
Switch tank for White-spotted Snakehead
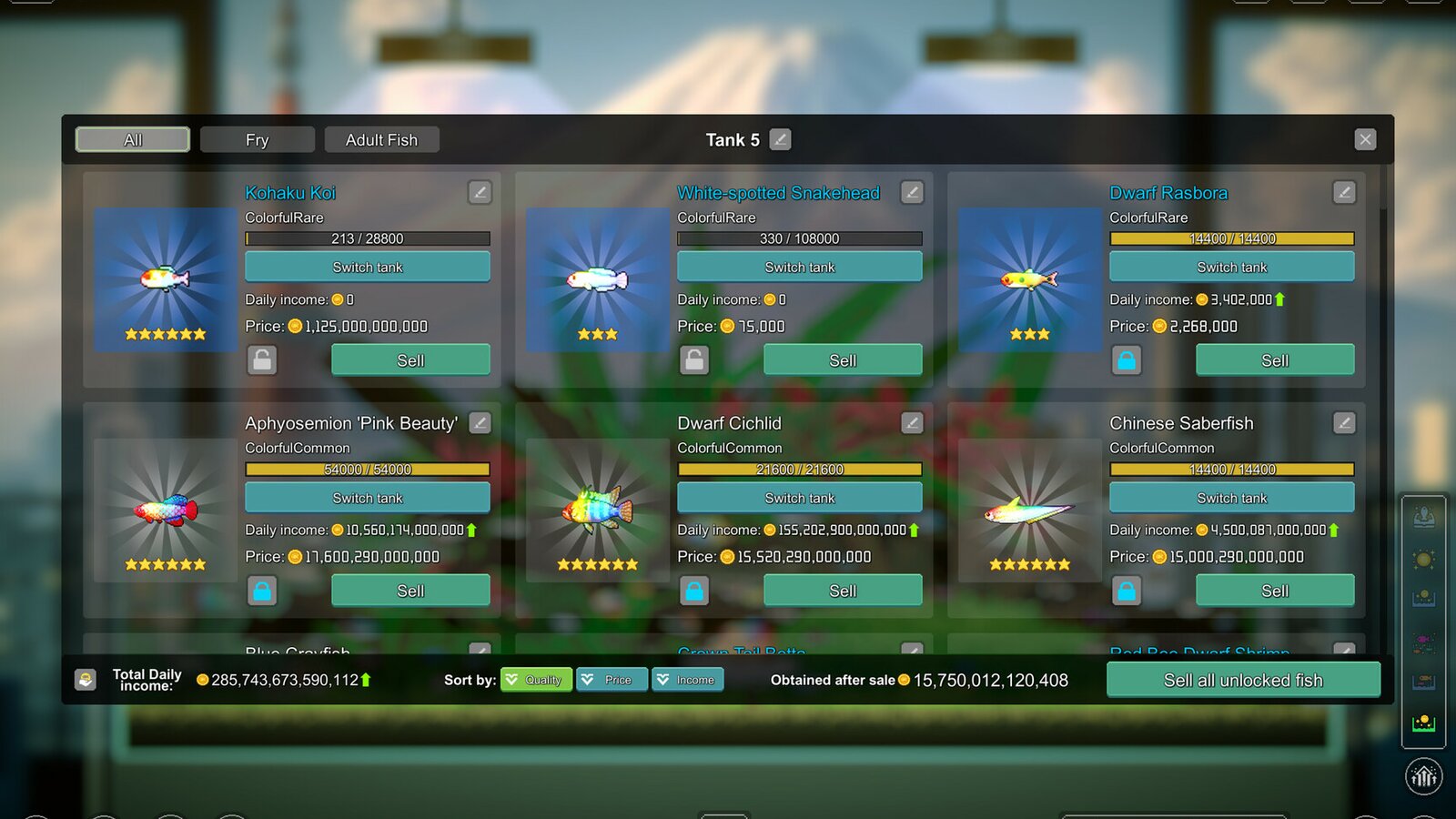[799, 267]
